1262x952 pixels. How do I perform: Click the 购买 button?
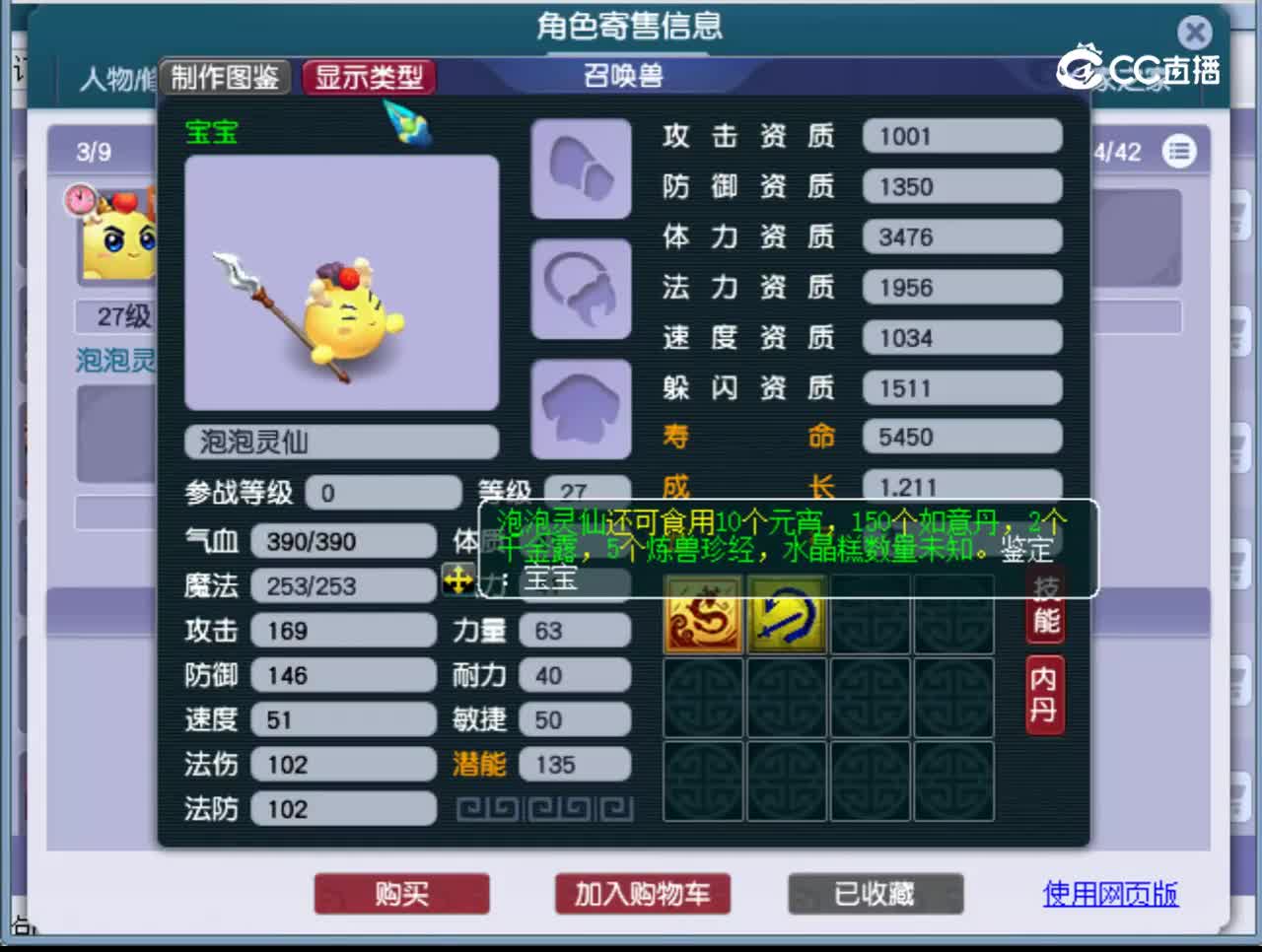tap(401, 895)
